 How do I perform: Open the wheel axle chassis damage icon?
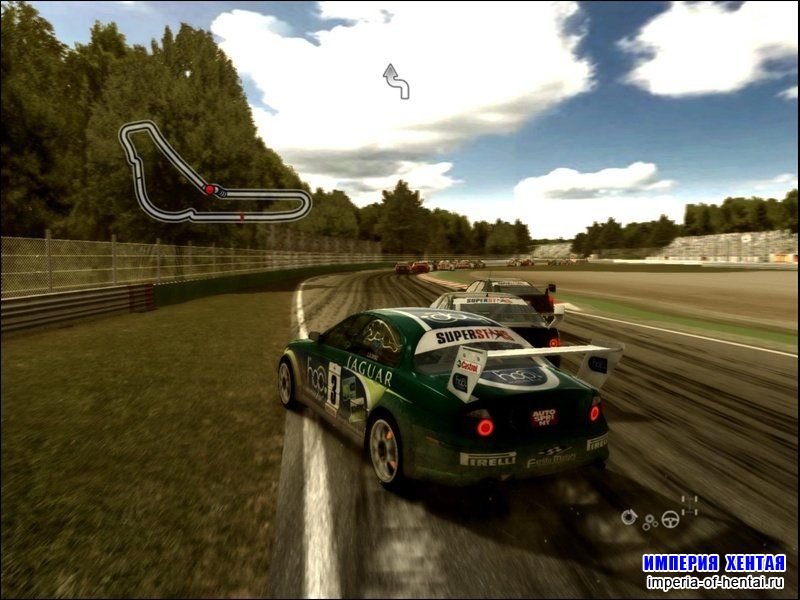click(x=689, y=505)
